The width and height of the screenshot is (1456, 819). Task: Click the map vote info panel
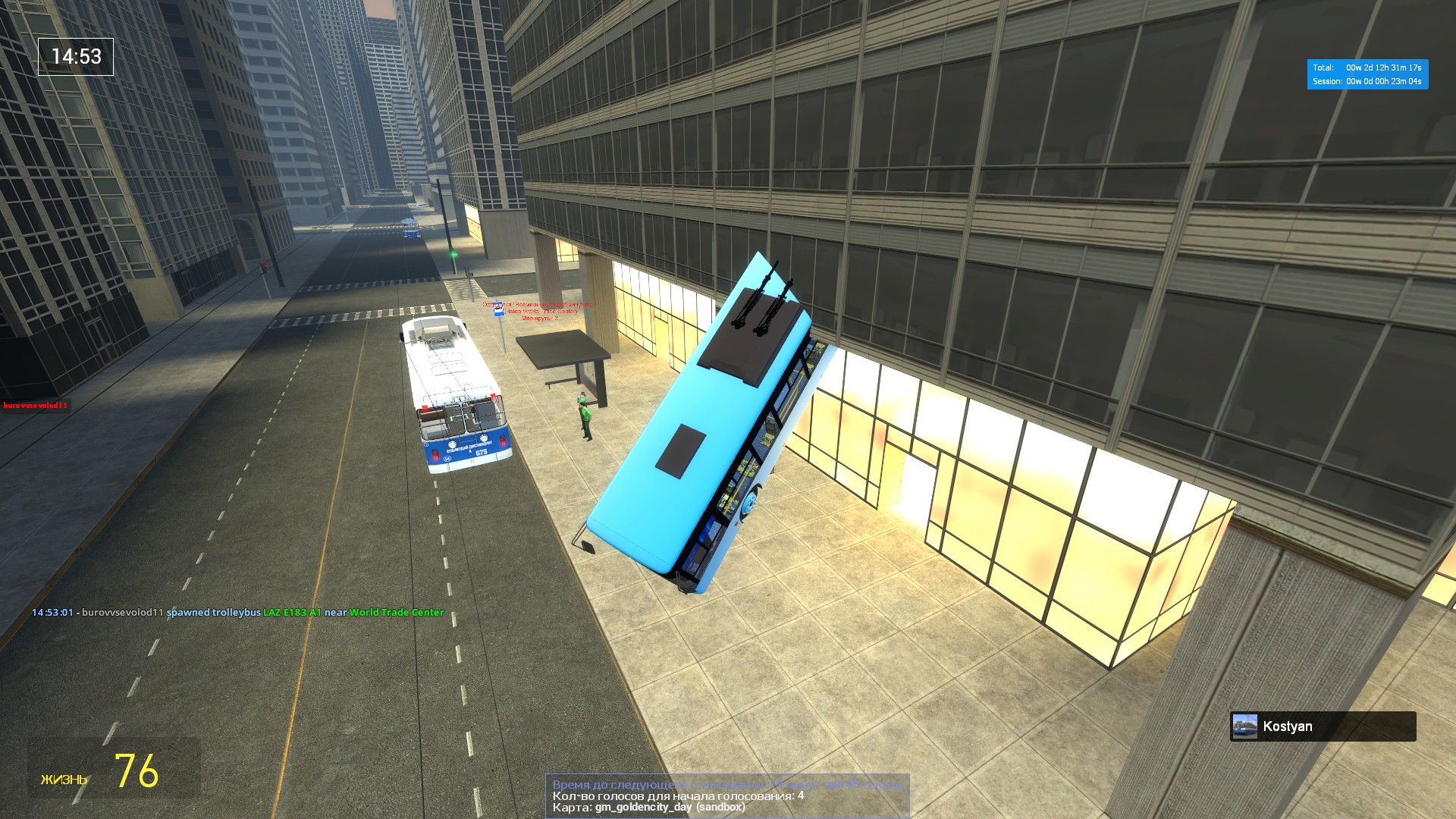coord(726,795)
